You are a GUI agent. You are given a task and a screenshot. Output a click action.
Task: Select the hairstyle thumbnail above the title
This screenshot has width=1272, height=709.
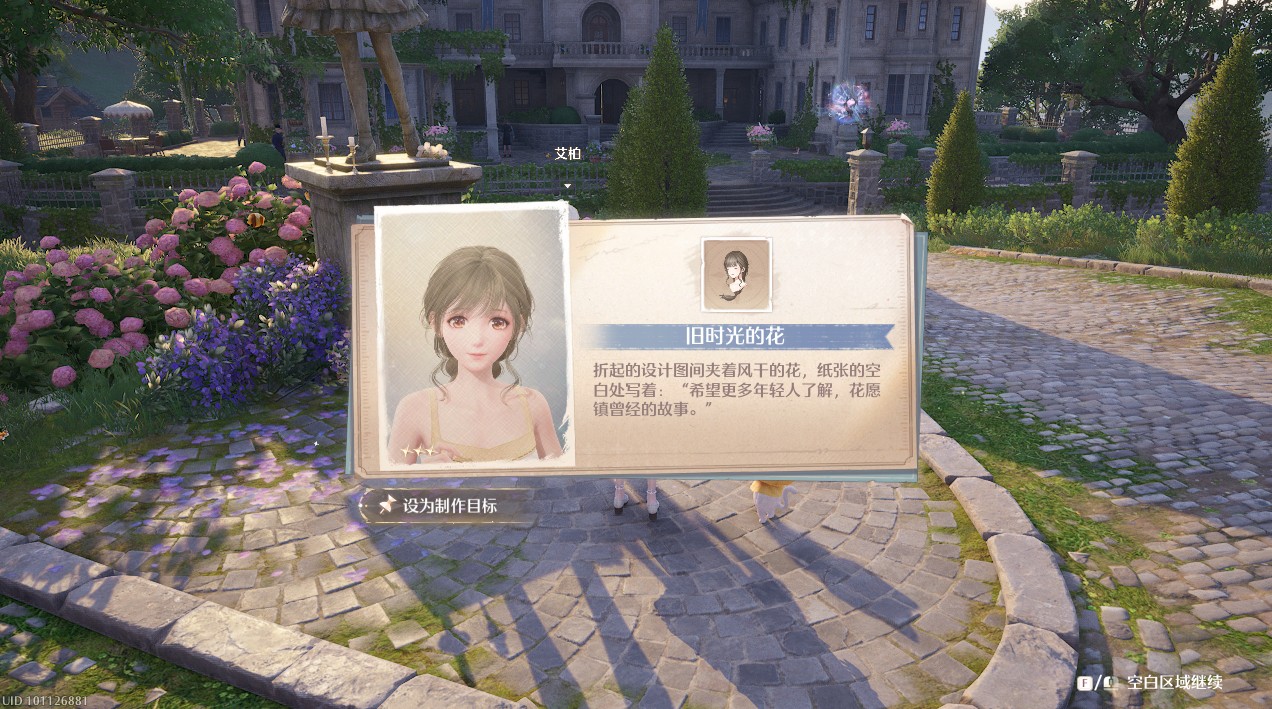(x=736, y=274)
